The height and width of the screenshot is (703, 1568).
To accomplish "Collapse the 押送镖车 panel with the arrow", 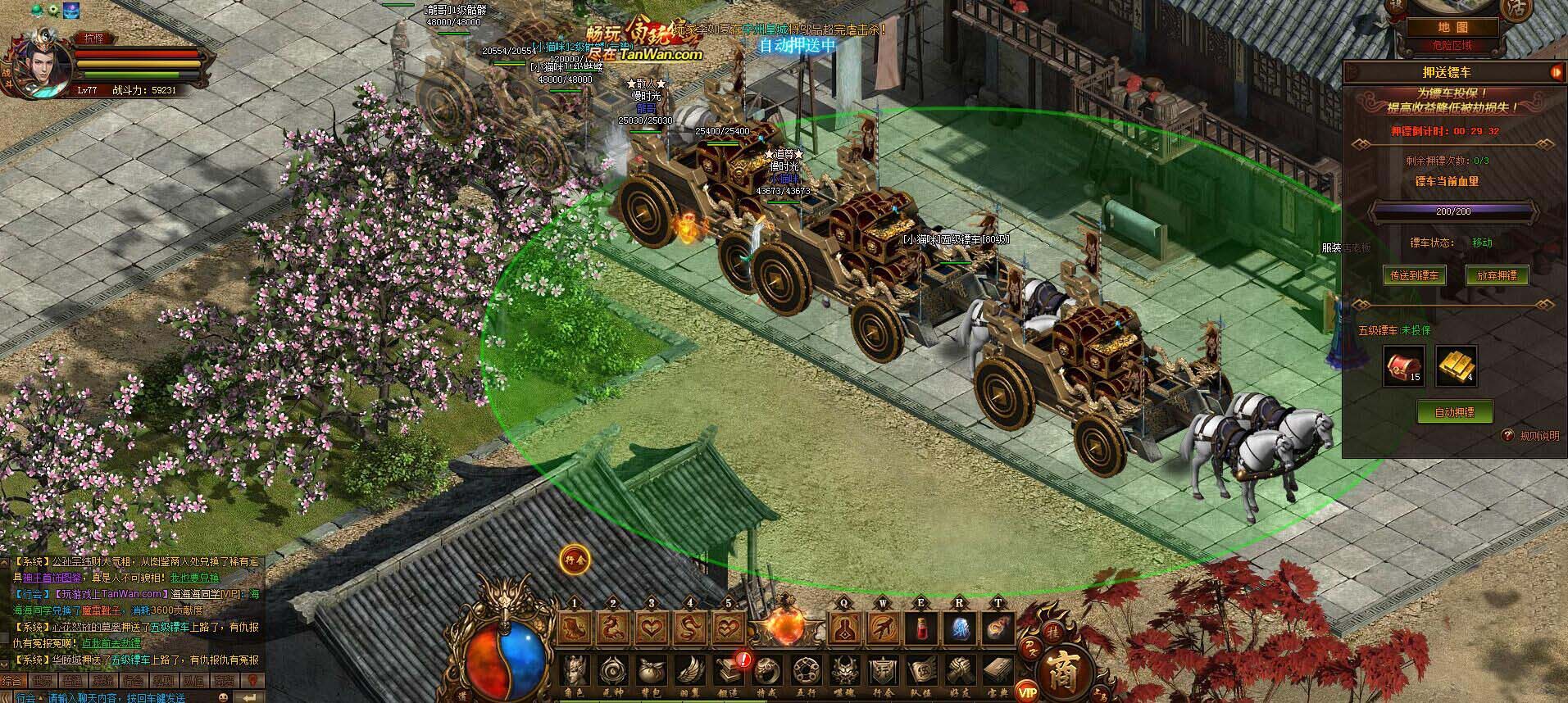I will pyautogui.click(x=1555, y=73).
